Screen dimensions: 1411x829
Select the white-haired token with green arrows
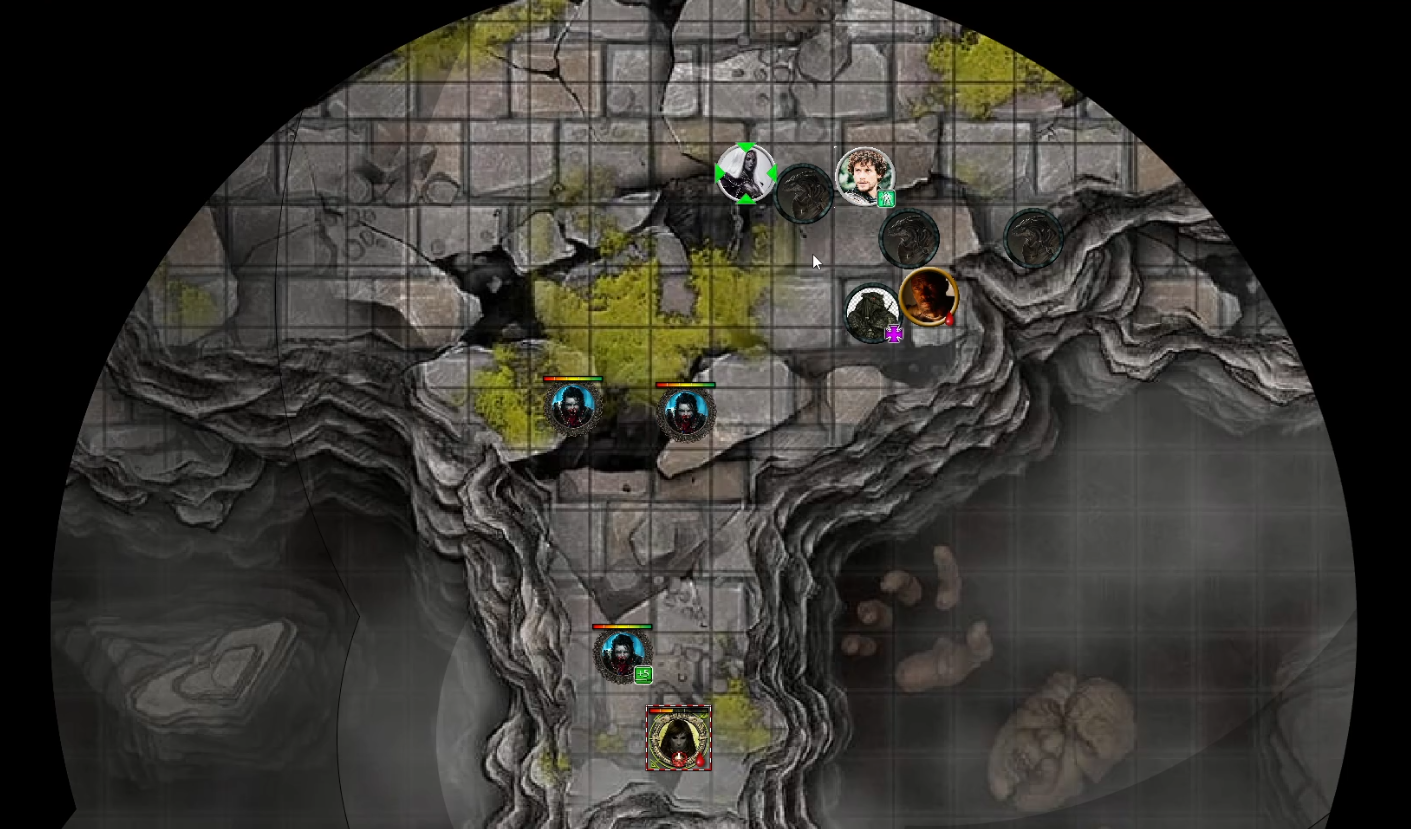click(x=745, y=174)
